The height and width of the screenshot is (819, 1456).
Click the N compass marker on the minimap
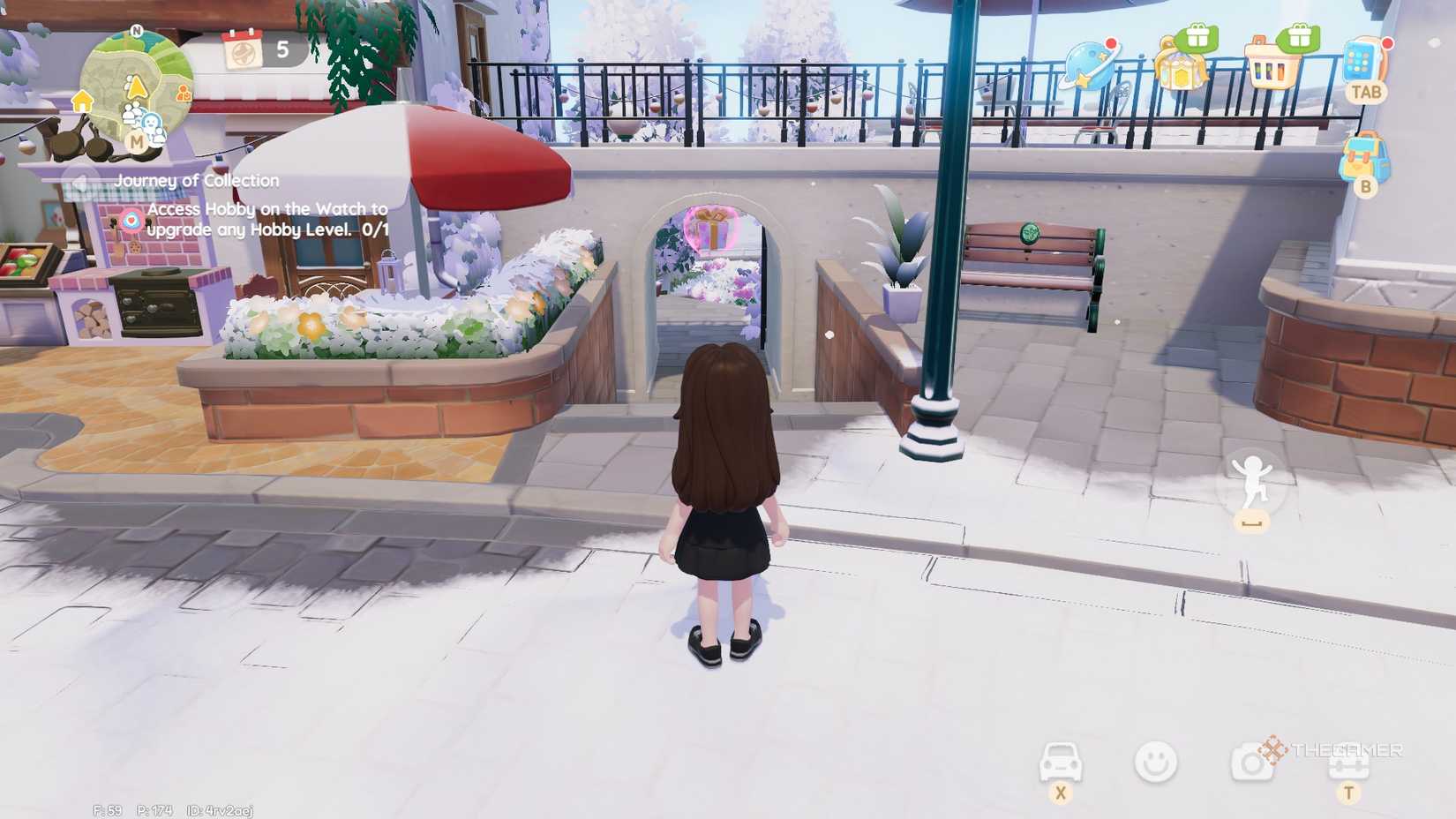pos(137,32)
